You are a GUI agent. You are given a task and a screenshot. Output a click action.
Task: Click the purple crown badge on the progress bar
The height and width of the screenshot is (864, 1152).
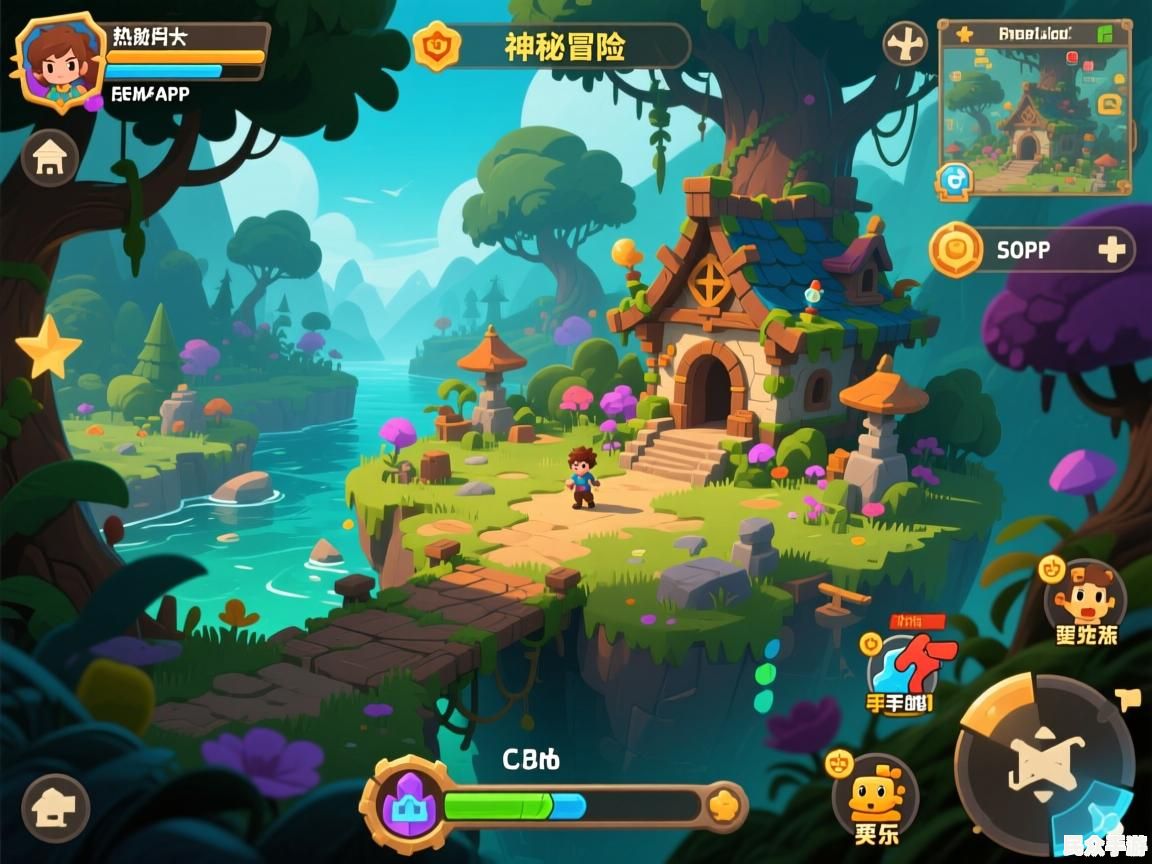(x=405, y=804)
